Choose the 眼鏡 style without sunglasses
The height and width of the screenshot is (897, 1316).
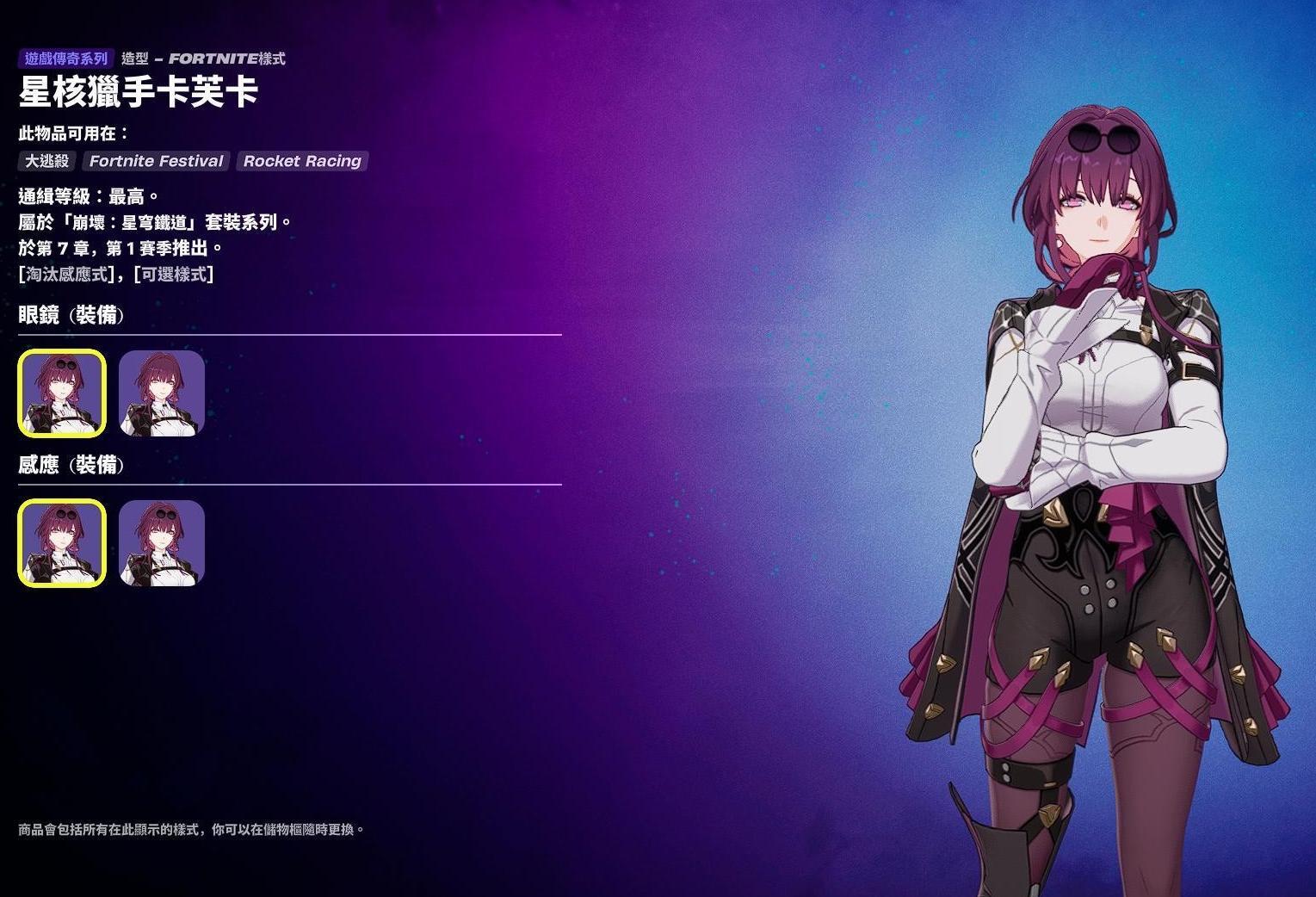coord(162,393)
